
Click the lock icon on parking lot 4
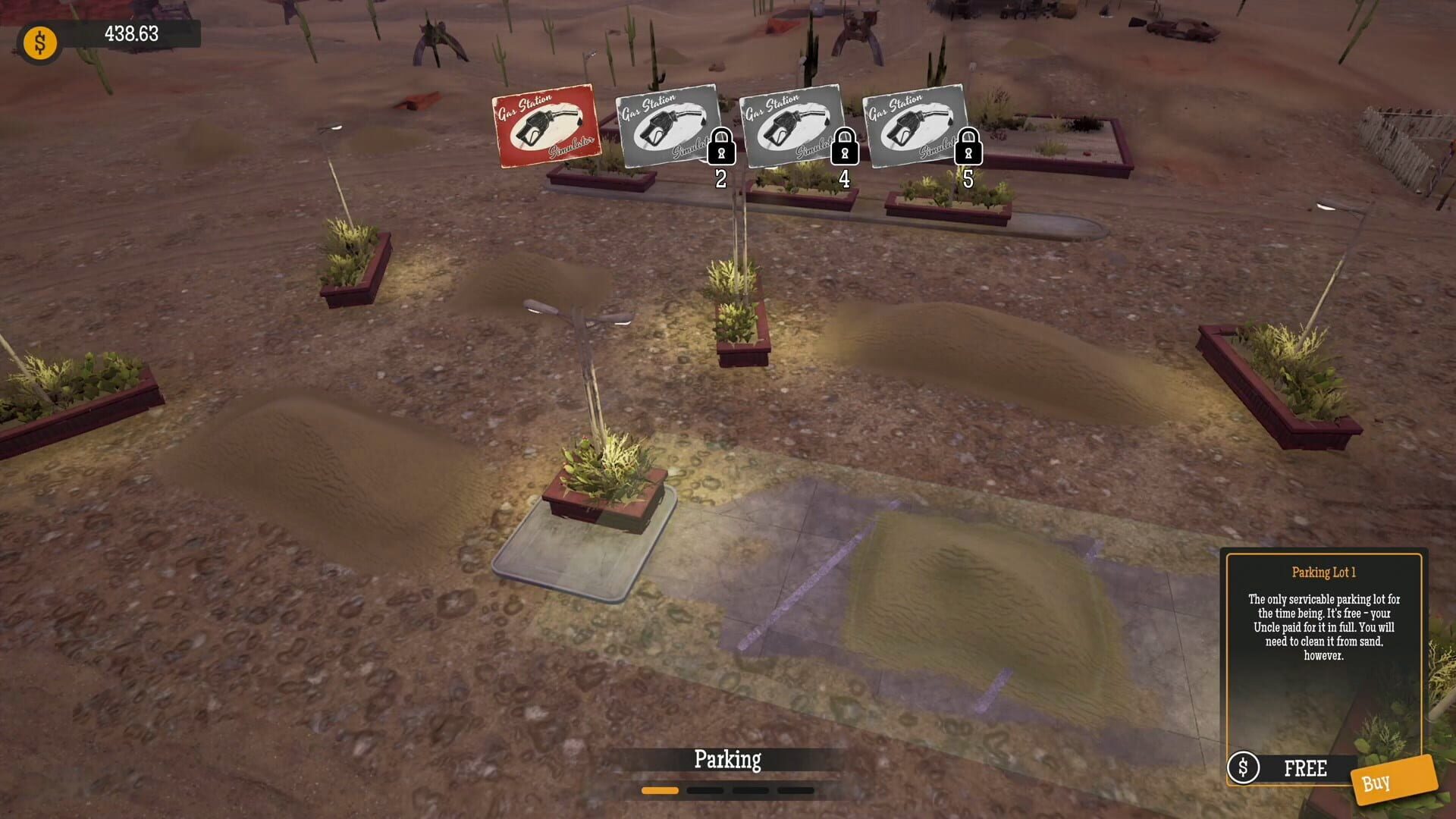point(845,149)
